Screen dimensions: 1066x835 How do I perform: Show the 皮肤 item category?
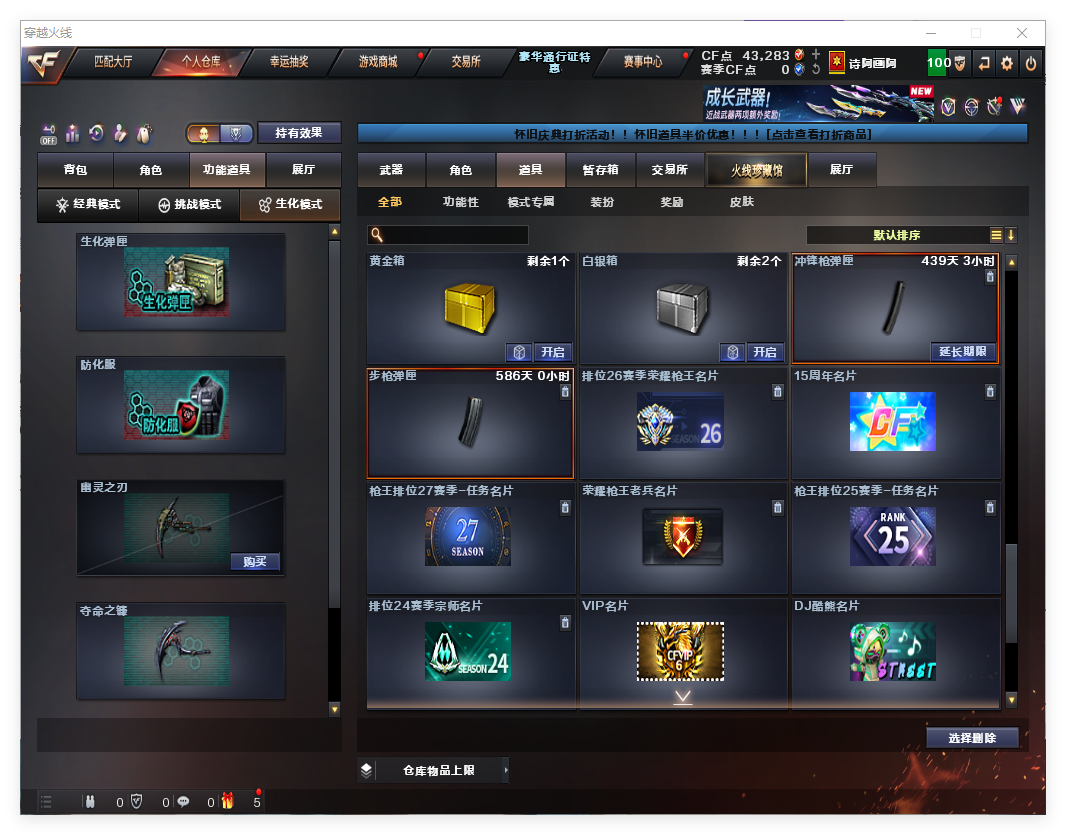741,202
